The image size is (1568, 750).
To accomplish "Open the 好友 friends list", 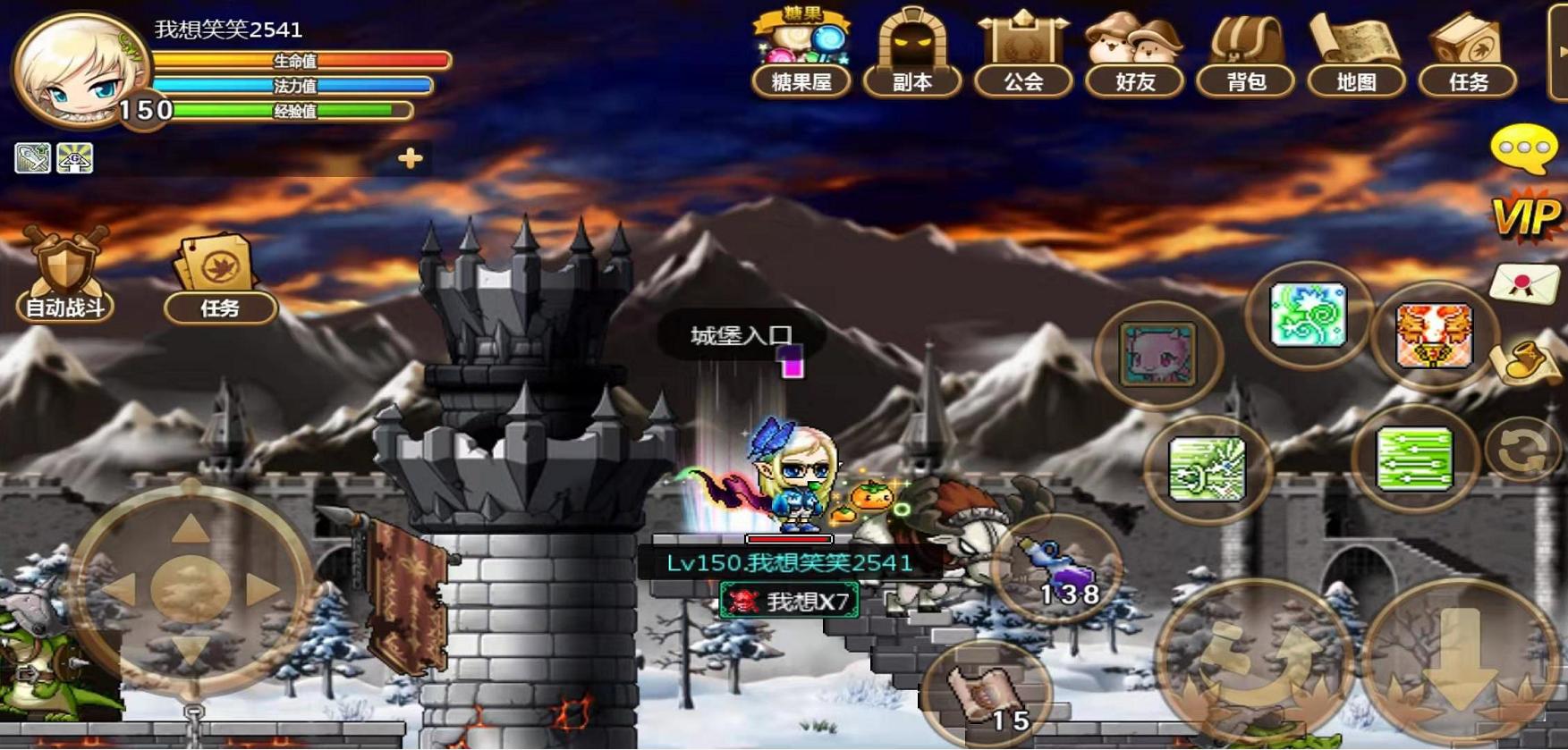I will coord(1134,54).
